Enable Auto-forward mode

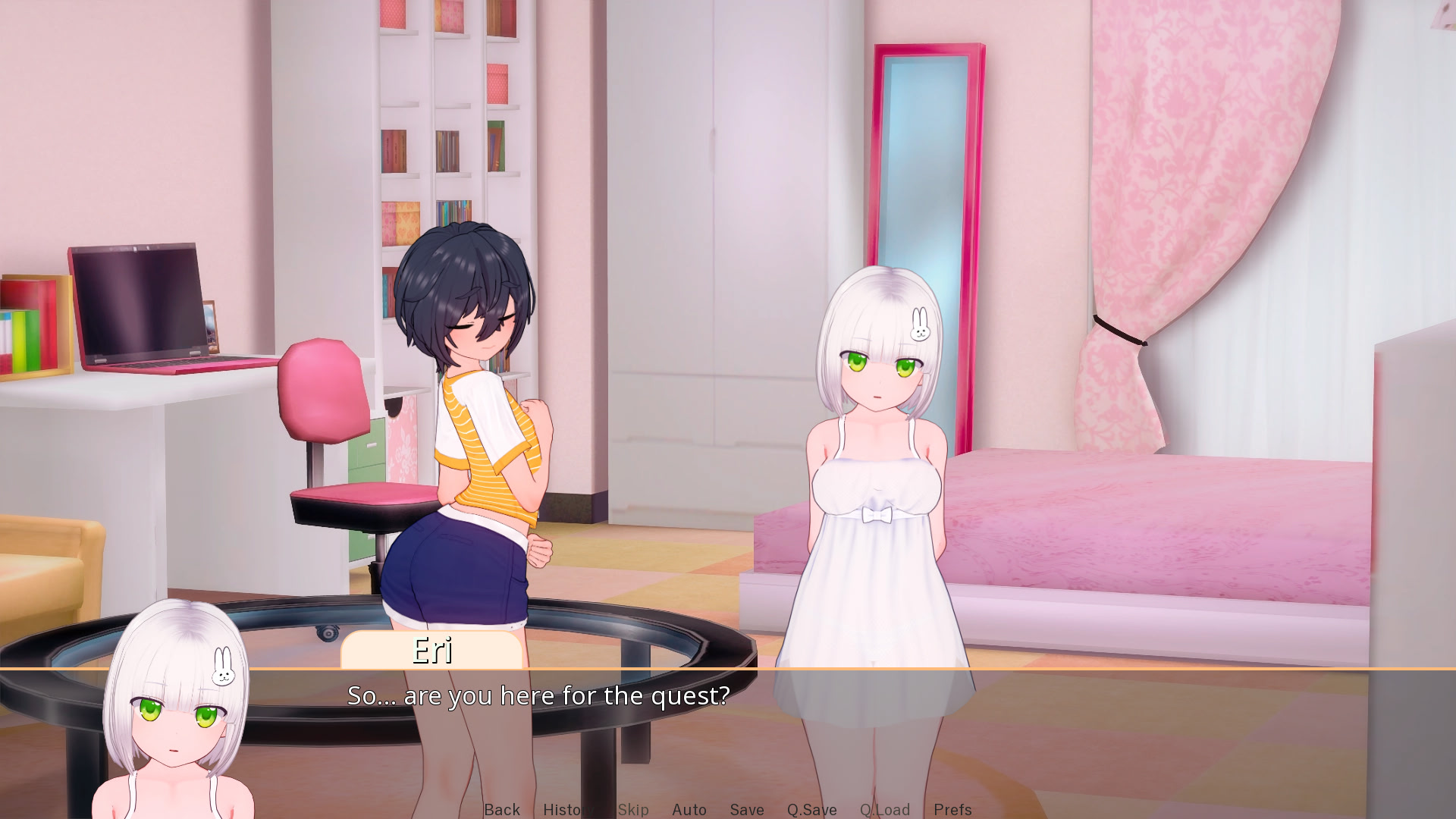pos(689,809)
